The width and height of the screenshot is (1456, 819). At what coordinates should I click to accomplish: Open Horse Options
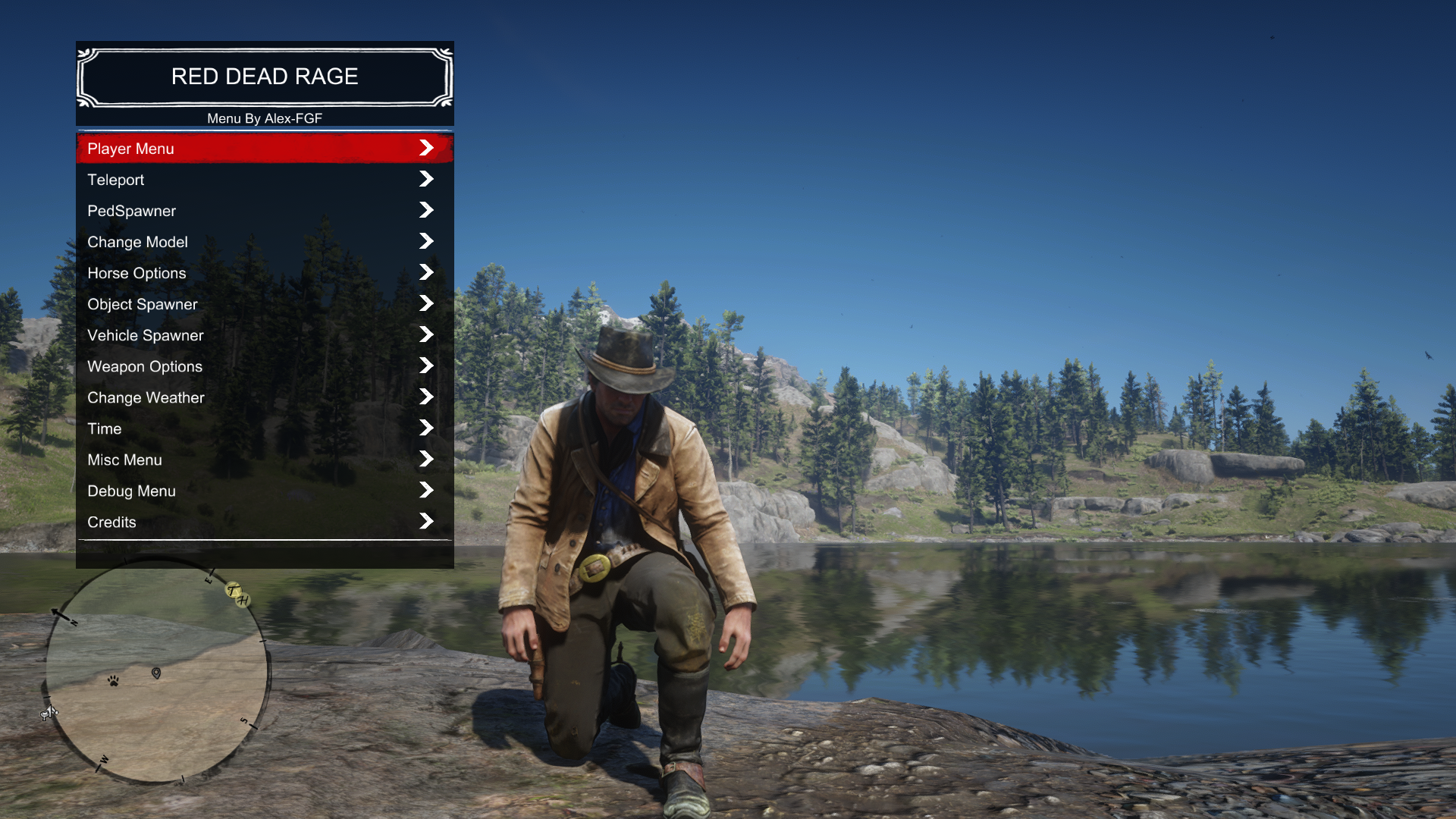pos(264,273)
